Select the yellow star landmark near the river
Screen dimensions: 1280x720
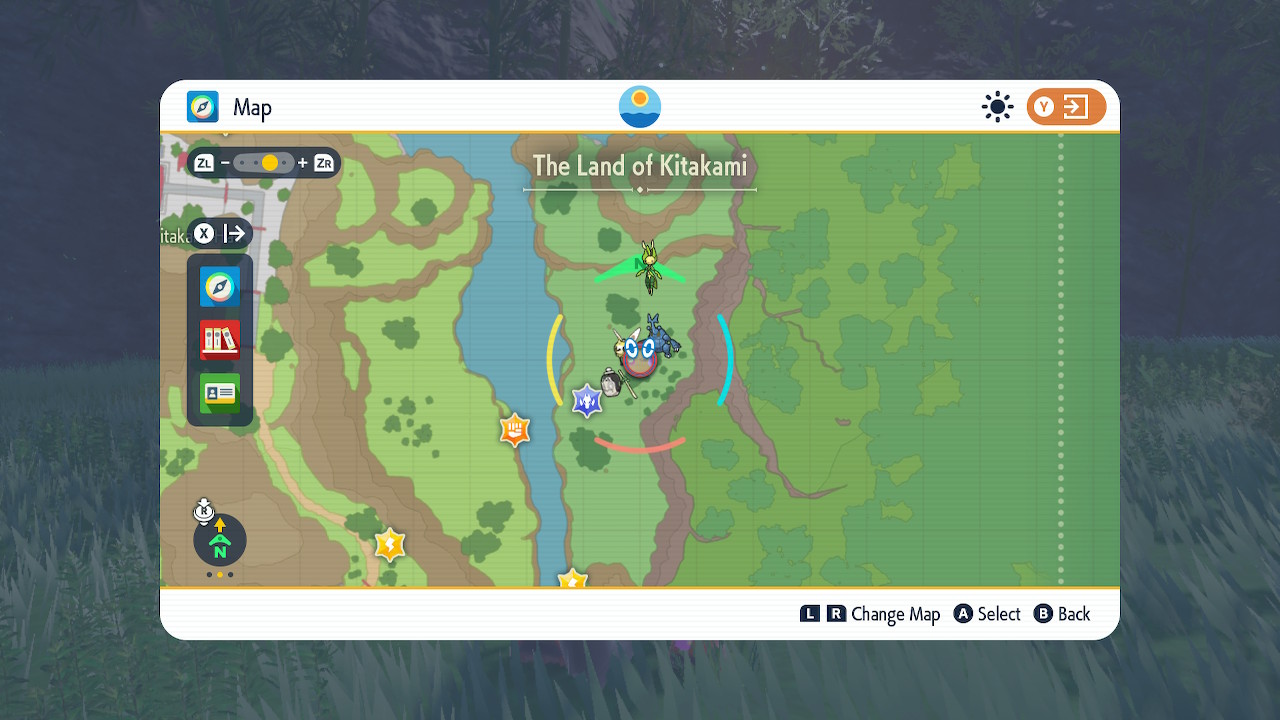(x=390, y=544)
